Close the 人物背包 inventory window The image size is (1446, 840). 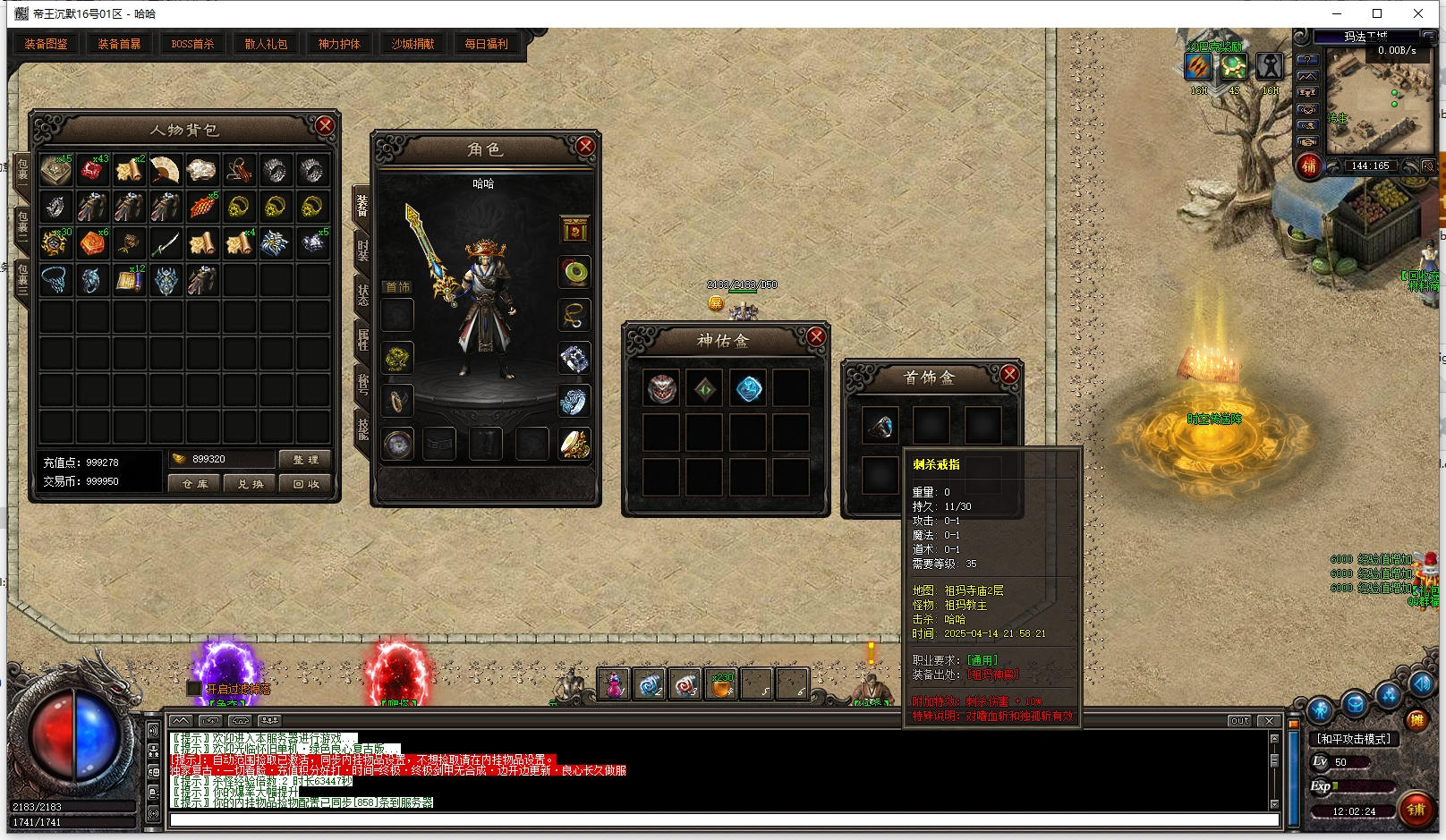[x=325, y=126]
